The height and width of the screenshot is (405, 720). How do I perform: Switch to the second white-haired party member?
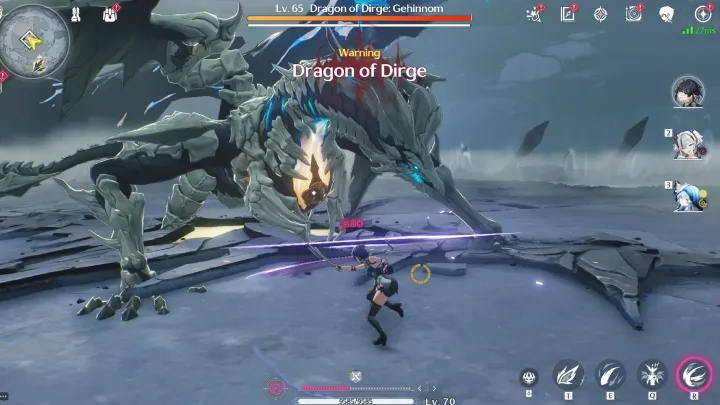tap(688, 145)
